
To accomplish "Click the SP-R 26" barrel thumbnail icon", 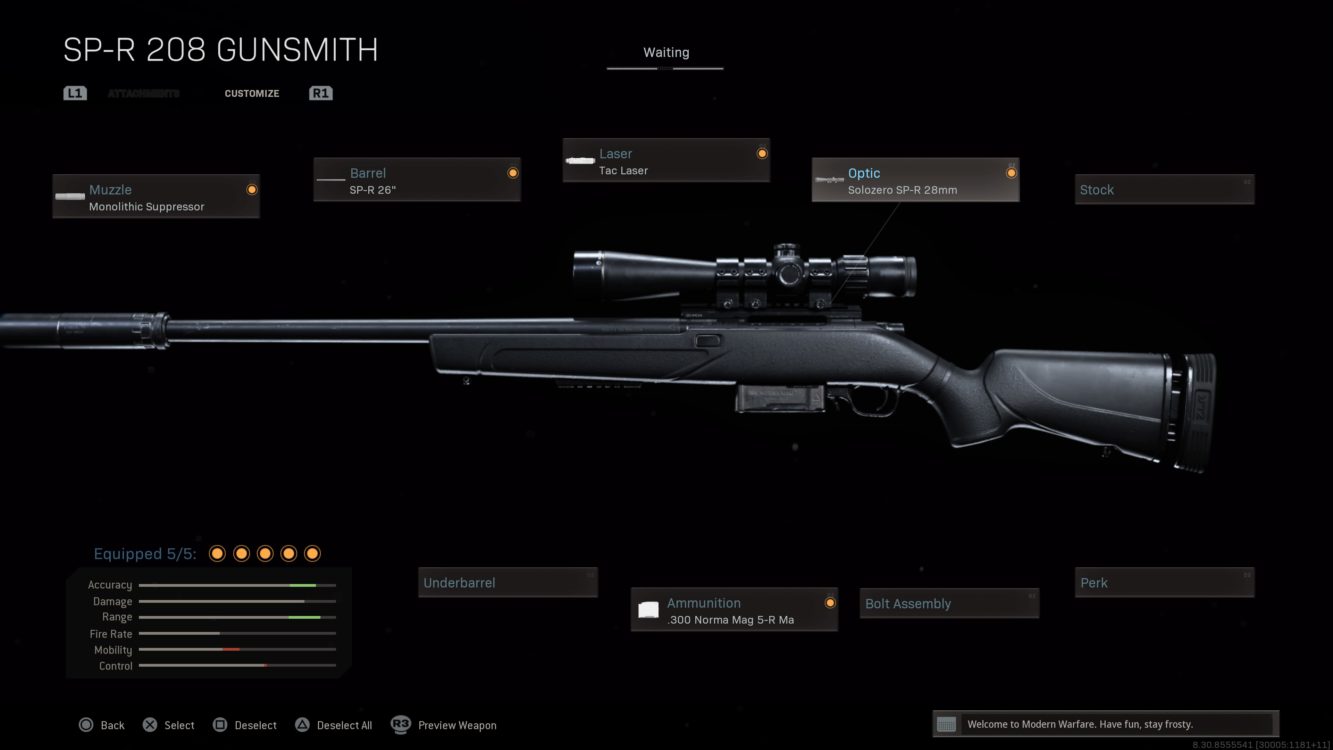I will point(330,180).
